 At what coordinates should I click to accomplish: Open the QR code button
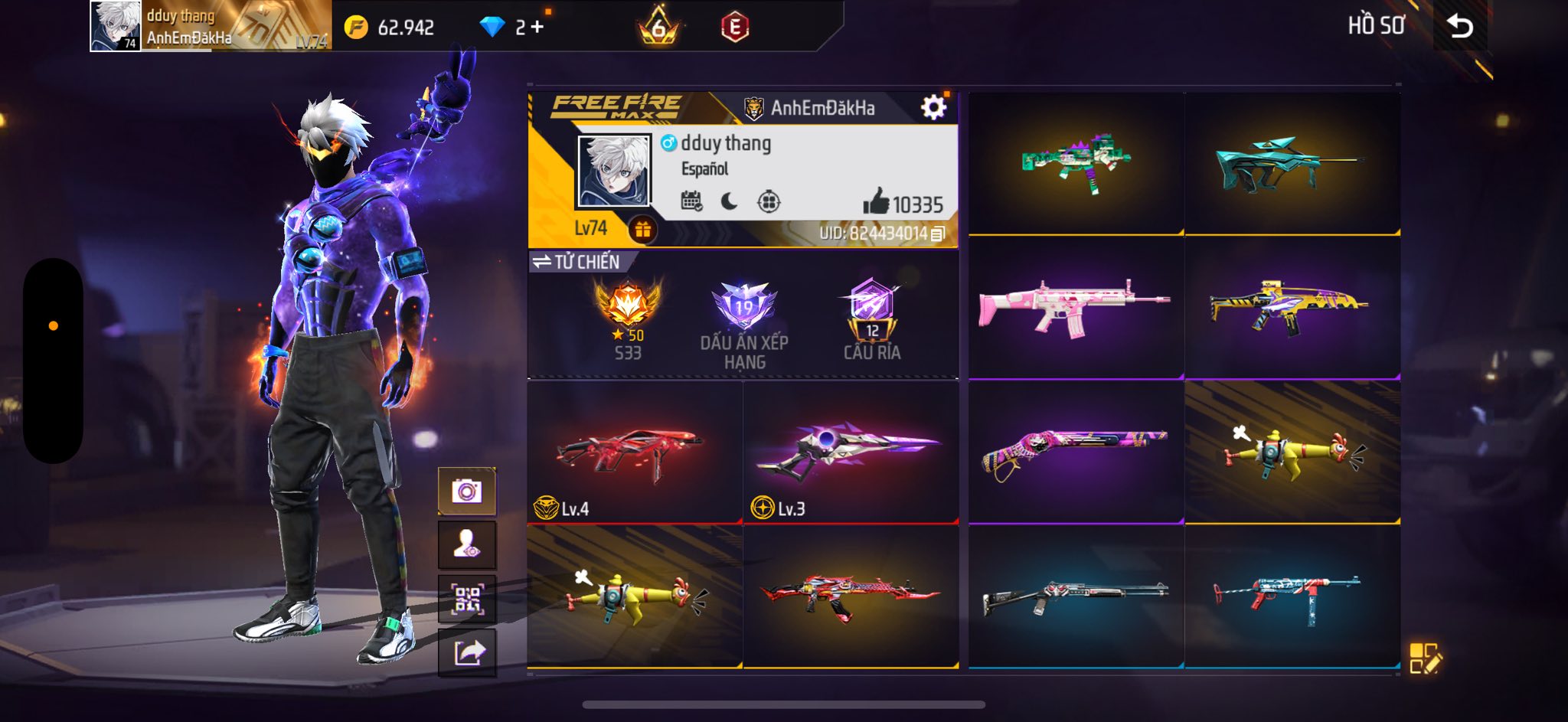466,599
